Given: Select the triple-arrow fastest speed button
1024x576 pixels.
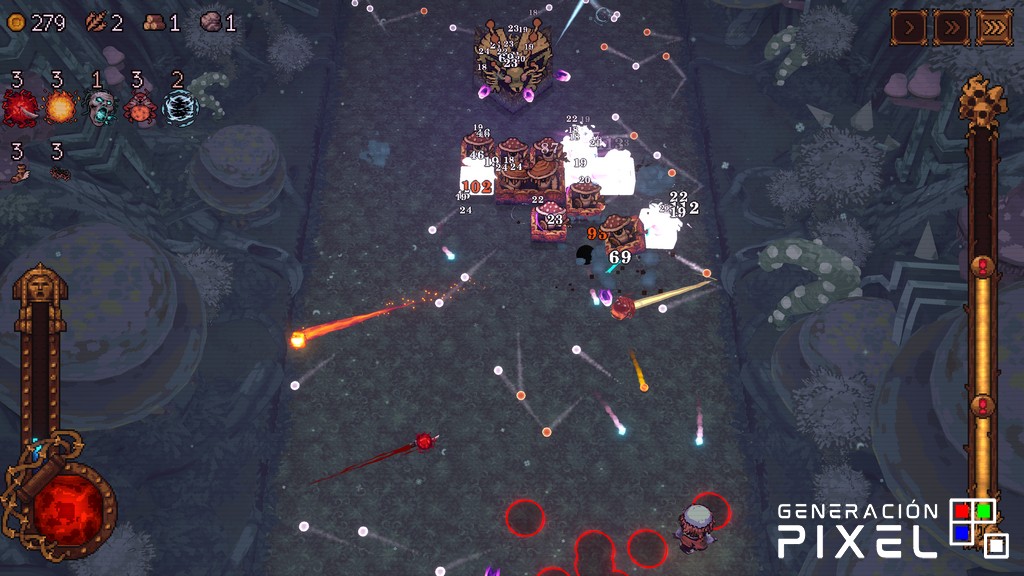Looking at the screenshot, I should (995, 27).
